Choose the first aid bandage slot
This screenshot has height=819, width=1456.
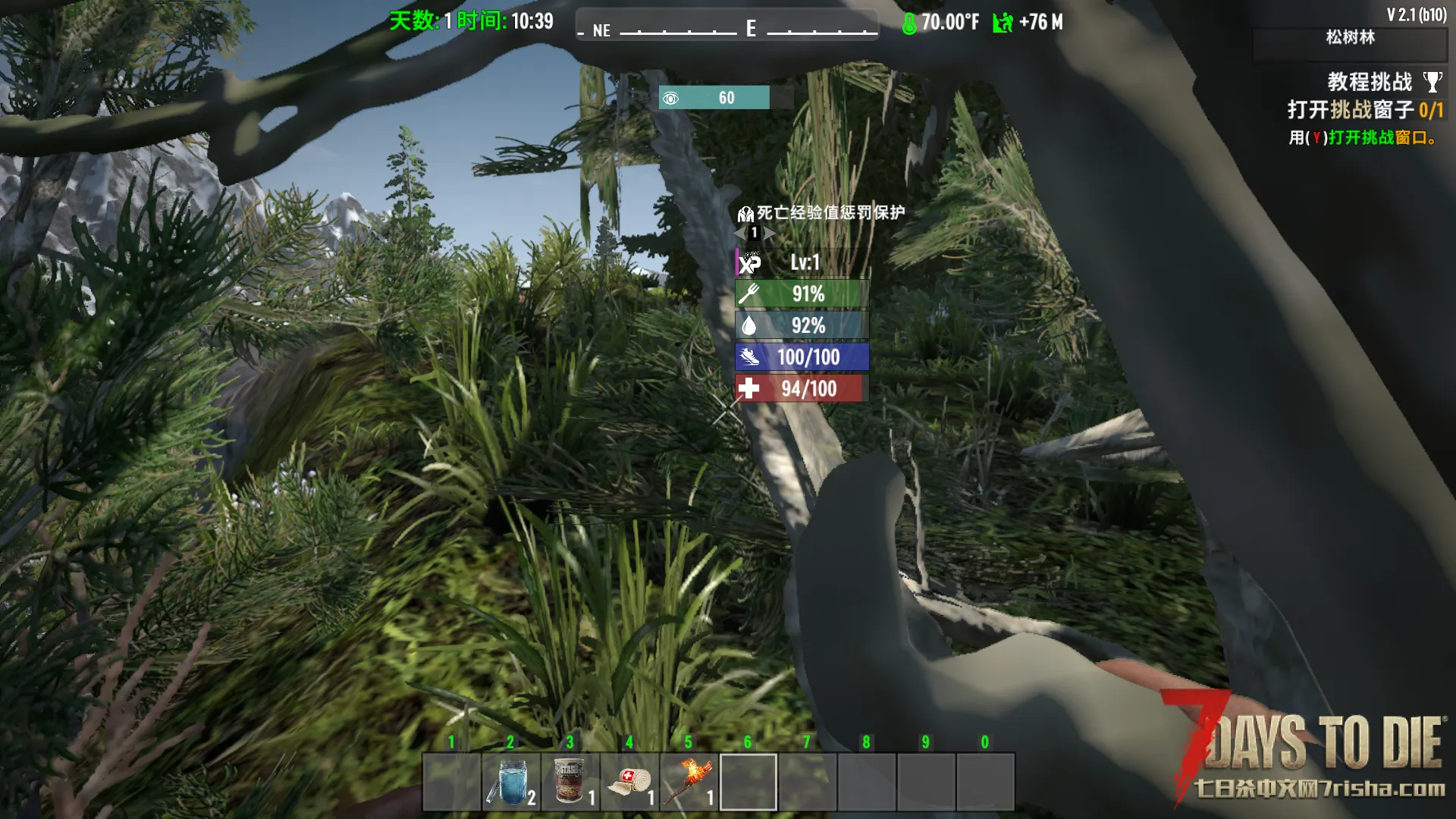point(629,781)
